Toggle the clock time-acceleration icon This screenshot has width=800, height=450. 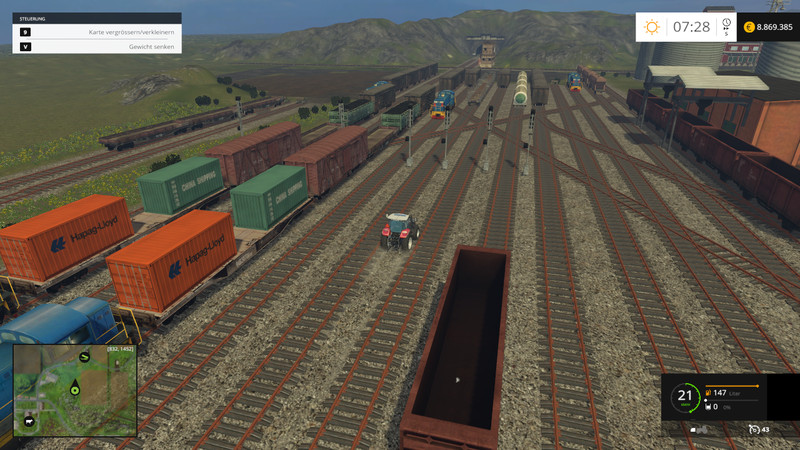click(x=726, y=25)
